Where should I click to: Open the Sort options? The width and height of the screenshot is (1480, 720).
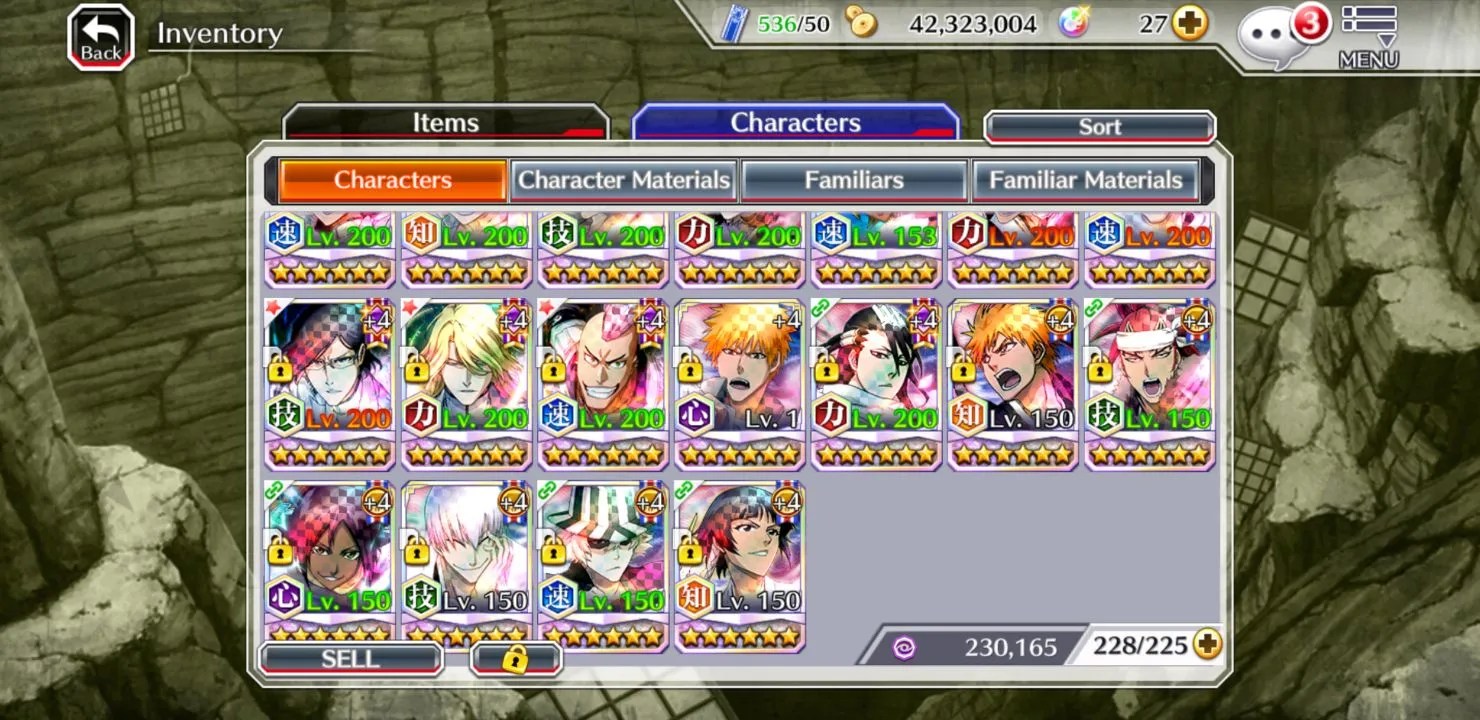pyautogui.click(x=1099, y=127)
